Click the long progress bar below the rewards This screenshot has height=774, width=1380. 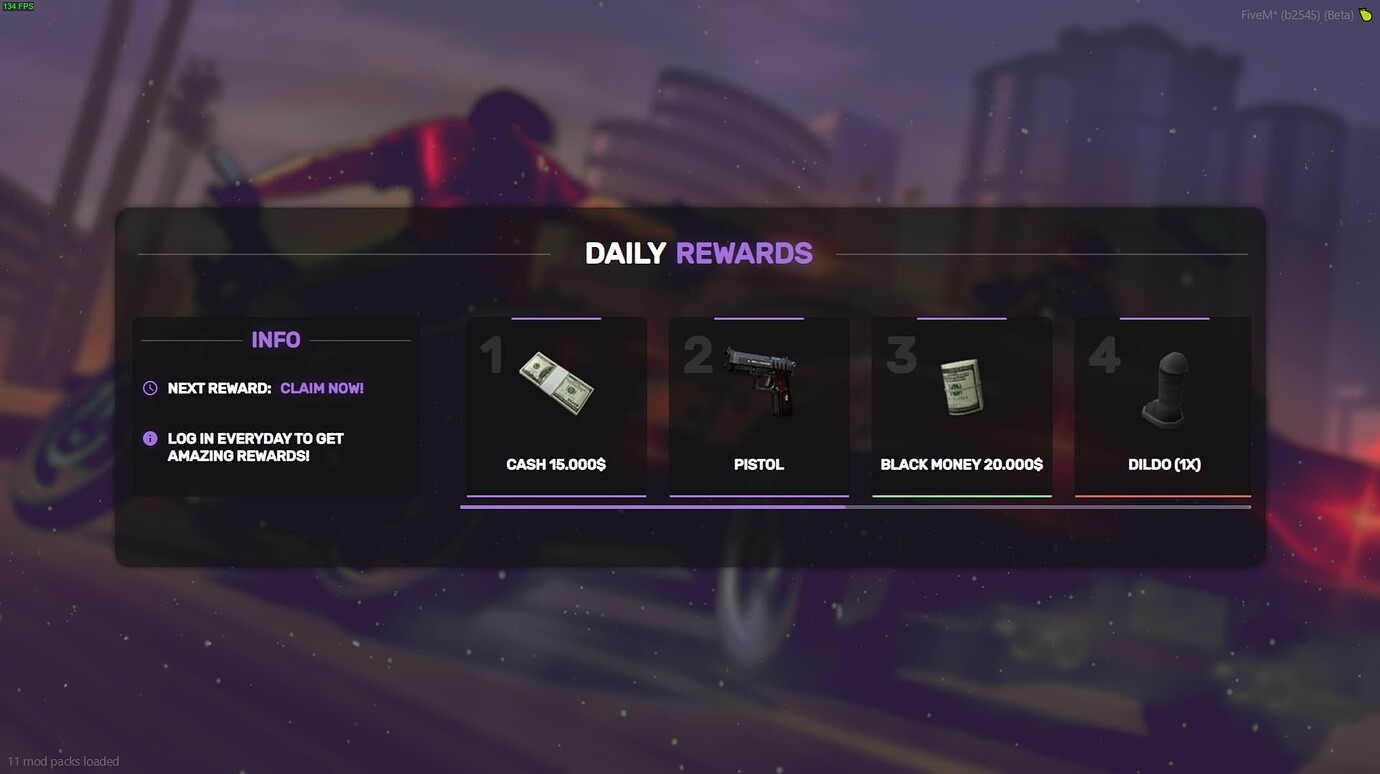click(x=855, y=508)
